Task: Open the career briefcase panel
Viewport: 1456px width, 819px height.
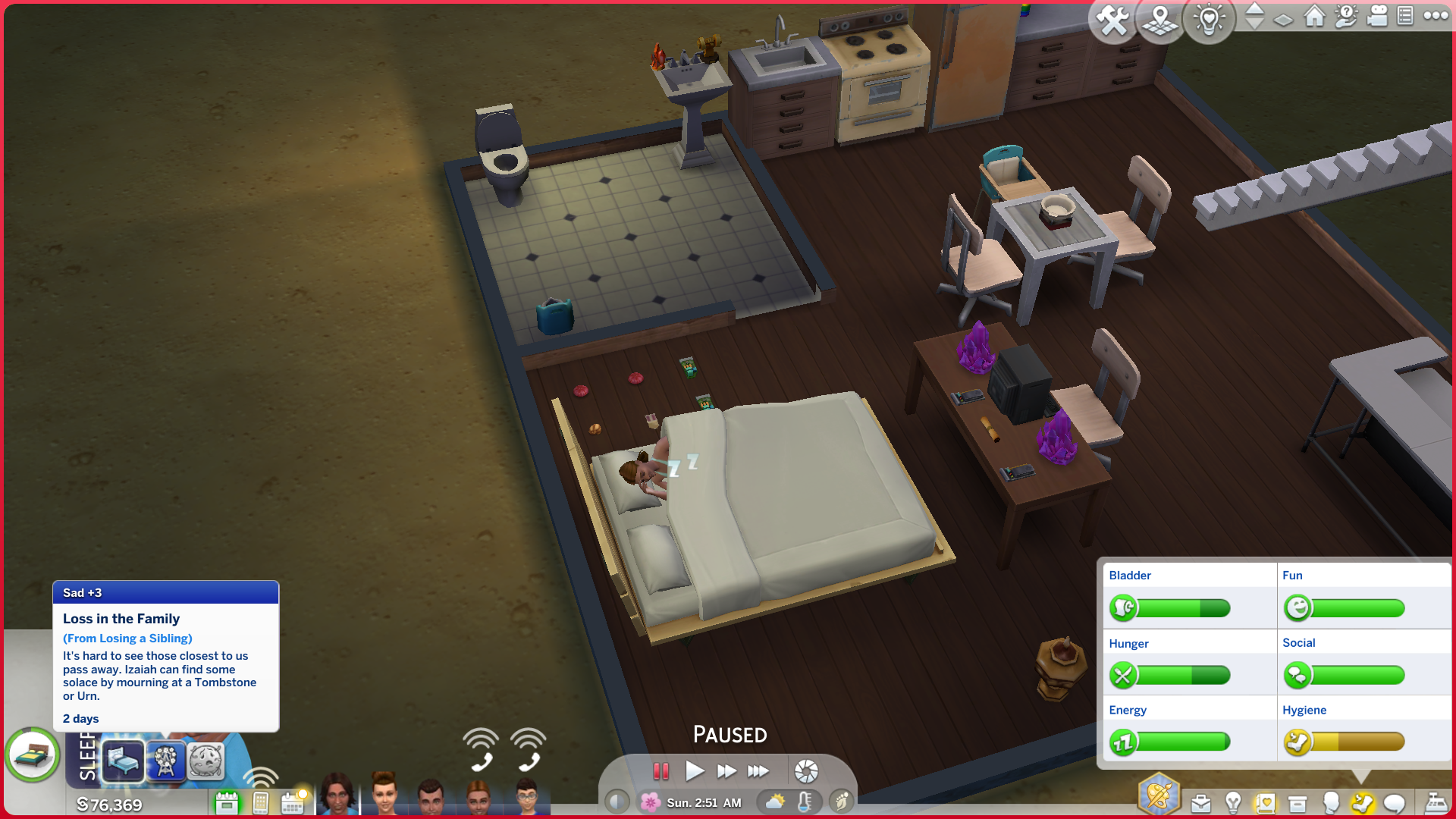Action: tap(1200, 803)
